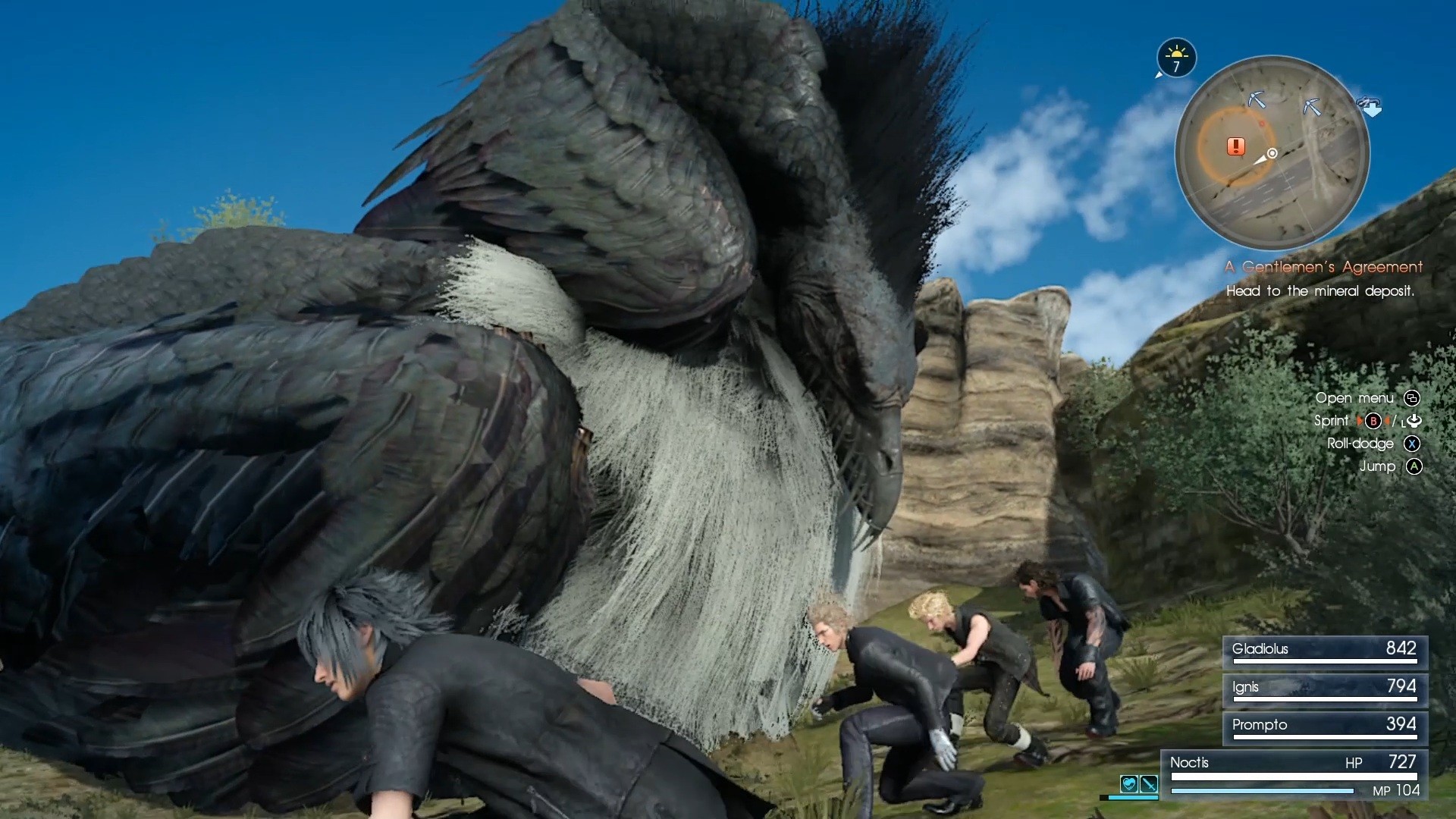Viewport: 1456px width, 819px height.
Task: Select the Jump (A) control prompt
Action: coord(1411,467)
